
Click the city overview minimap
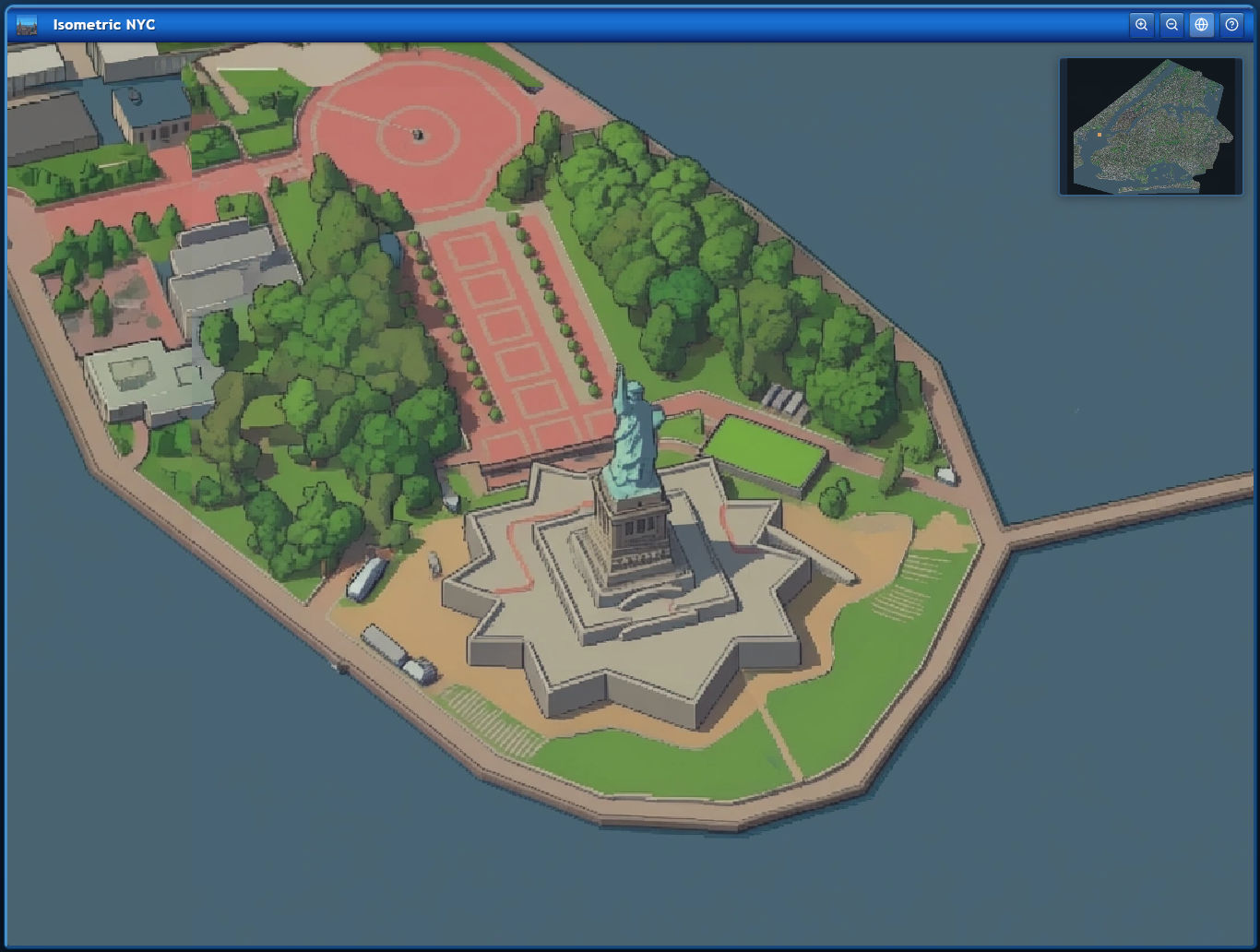pyautogui.click(x=1151, y=126)
